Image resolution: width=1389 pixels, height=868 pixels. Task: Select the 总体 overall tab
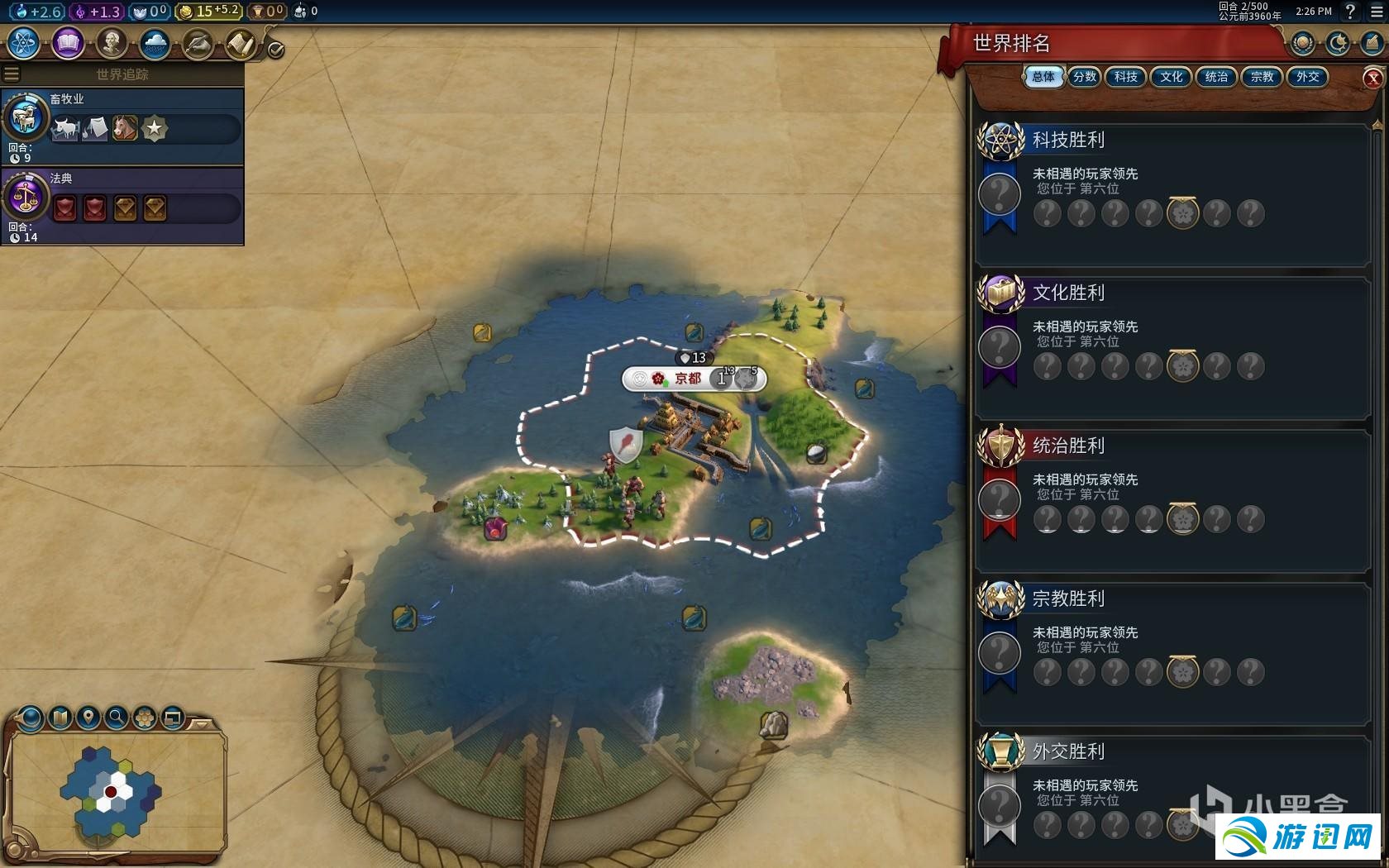pyautogui.click(x=1043, y=77)
